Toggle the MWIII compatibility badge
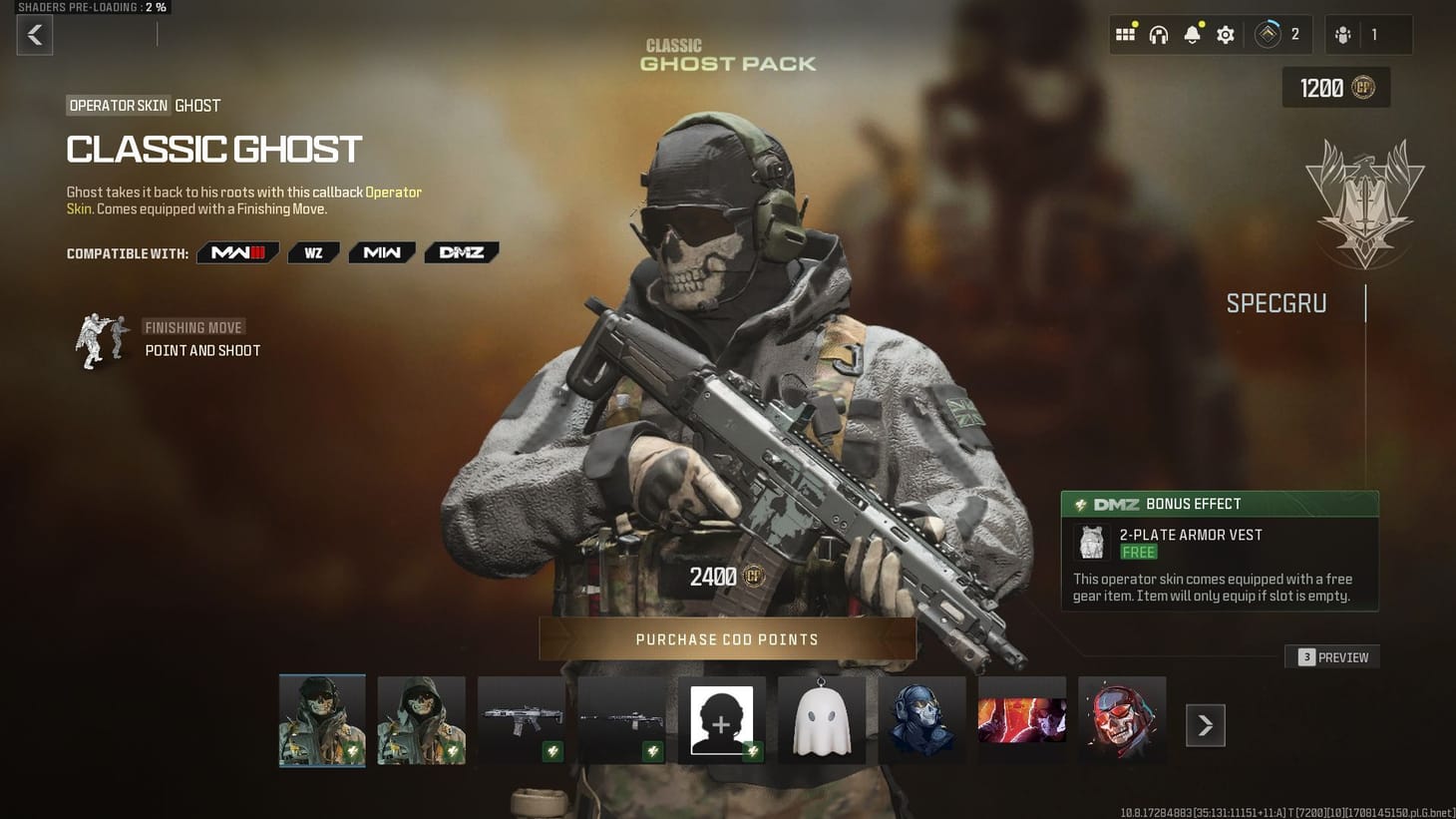 point(237,252)
